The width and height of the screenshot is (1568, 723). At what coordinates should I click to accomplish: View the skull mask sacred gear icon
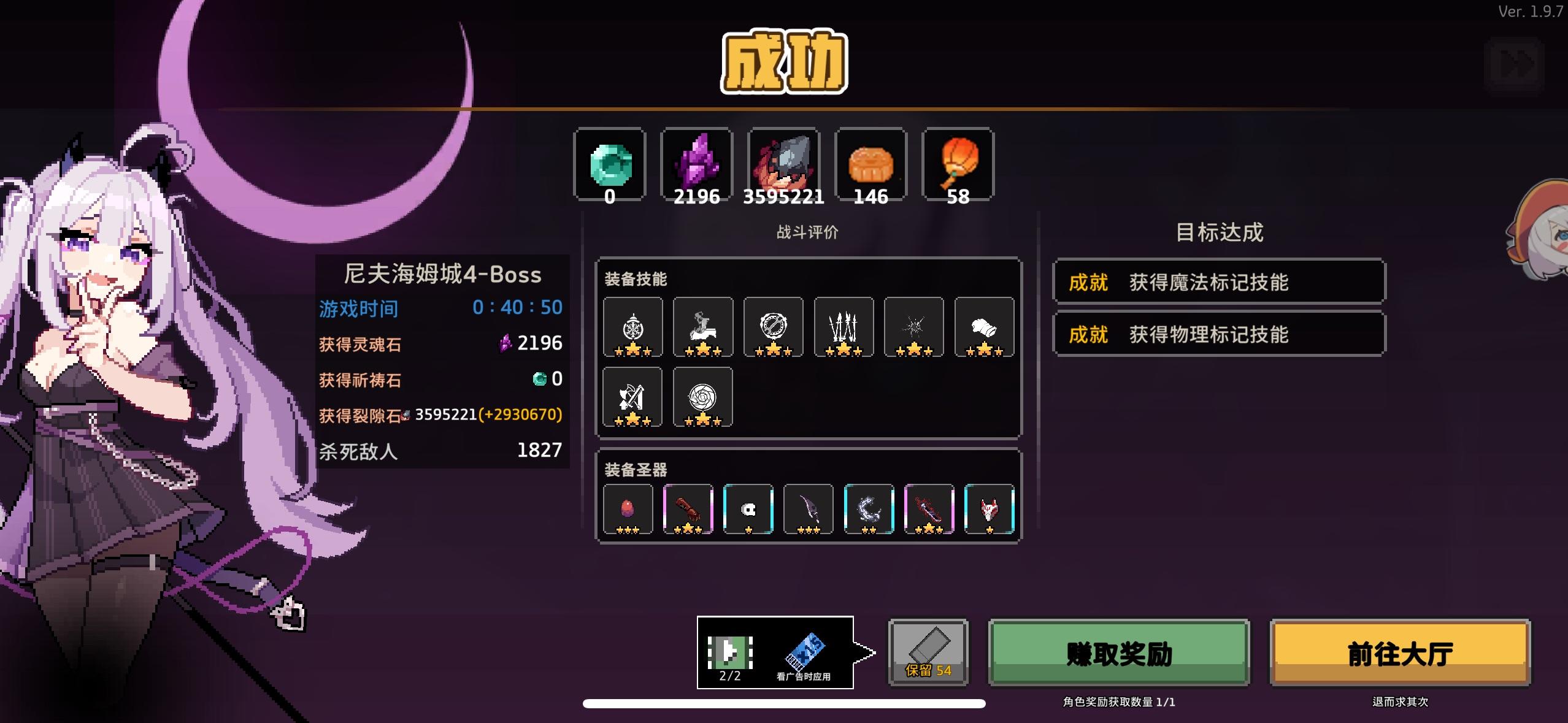point(749,508)
